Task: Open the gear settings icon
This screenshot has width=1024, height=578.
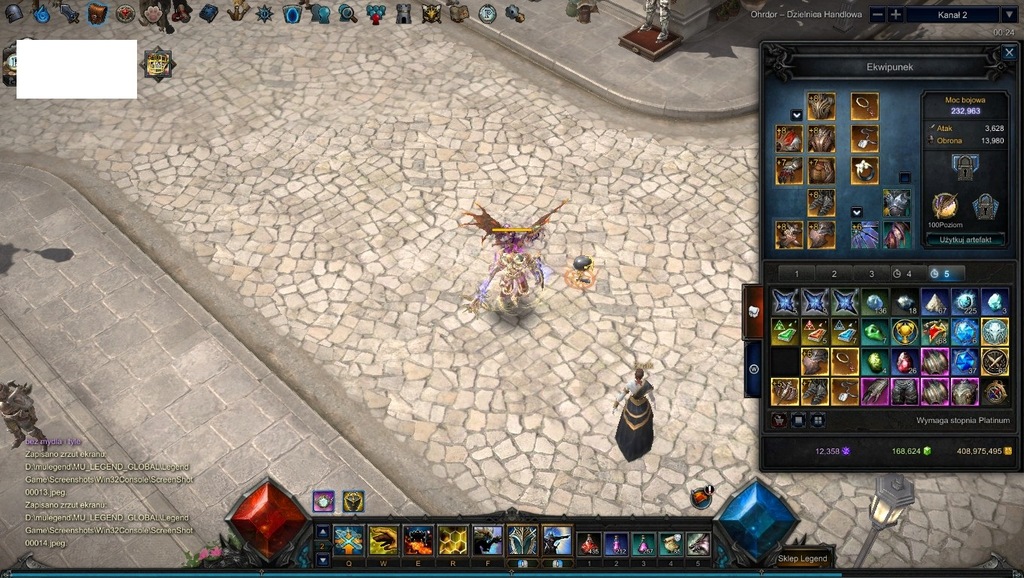Action: click(514, 13)
